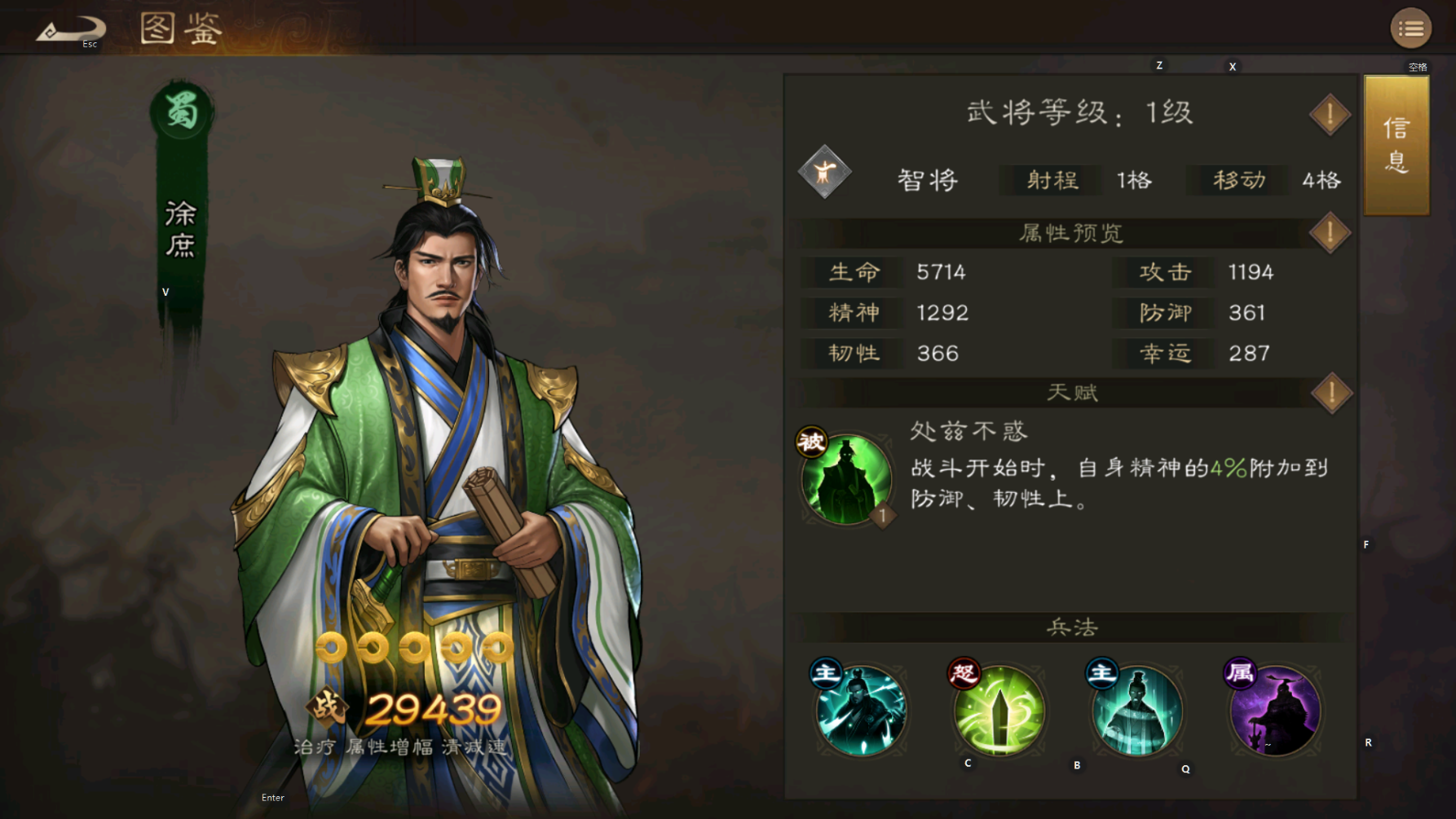
Task: Click the 战 power value 29439
Action: [436, 708]
